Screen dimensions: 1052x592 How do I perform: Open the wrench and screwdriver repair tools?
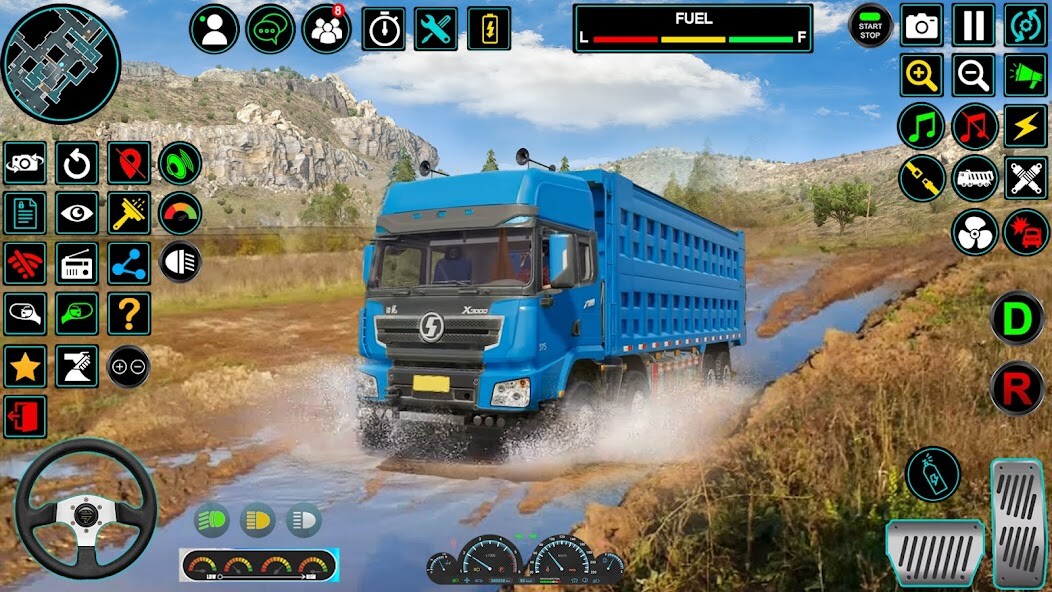pos(436,29)
